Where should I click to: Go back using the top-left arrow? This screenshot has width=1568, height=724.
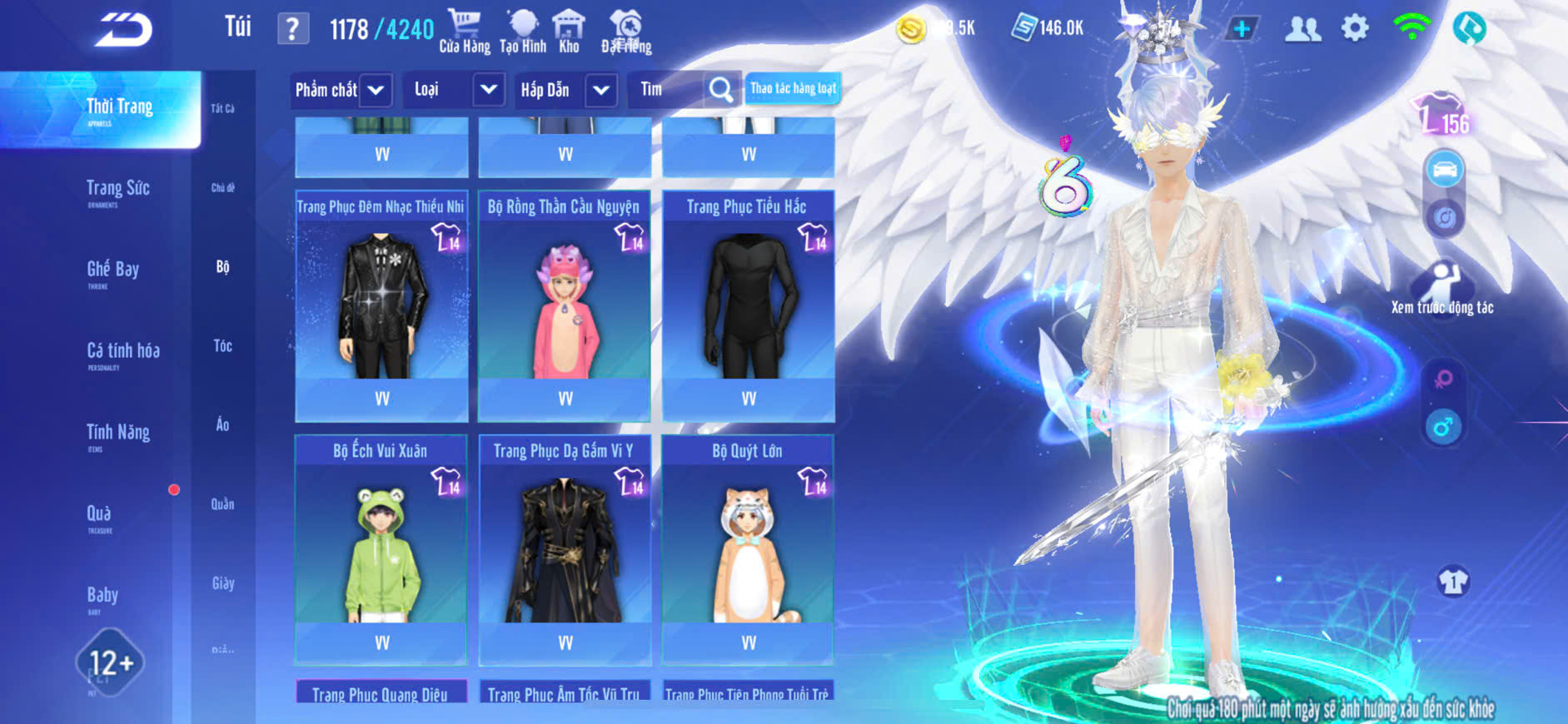[x=123, y=30]
